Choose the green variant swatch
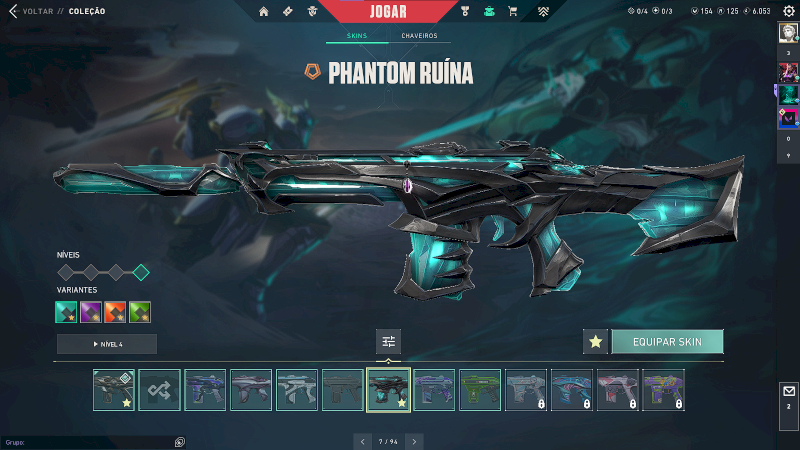The image size is (800, 450). [140, 312]
